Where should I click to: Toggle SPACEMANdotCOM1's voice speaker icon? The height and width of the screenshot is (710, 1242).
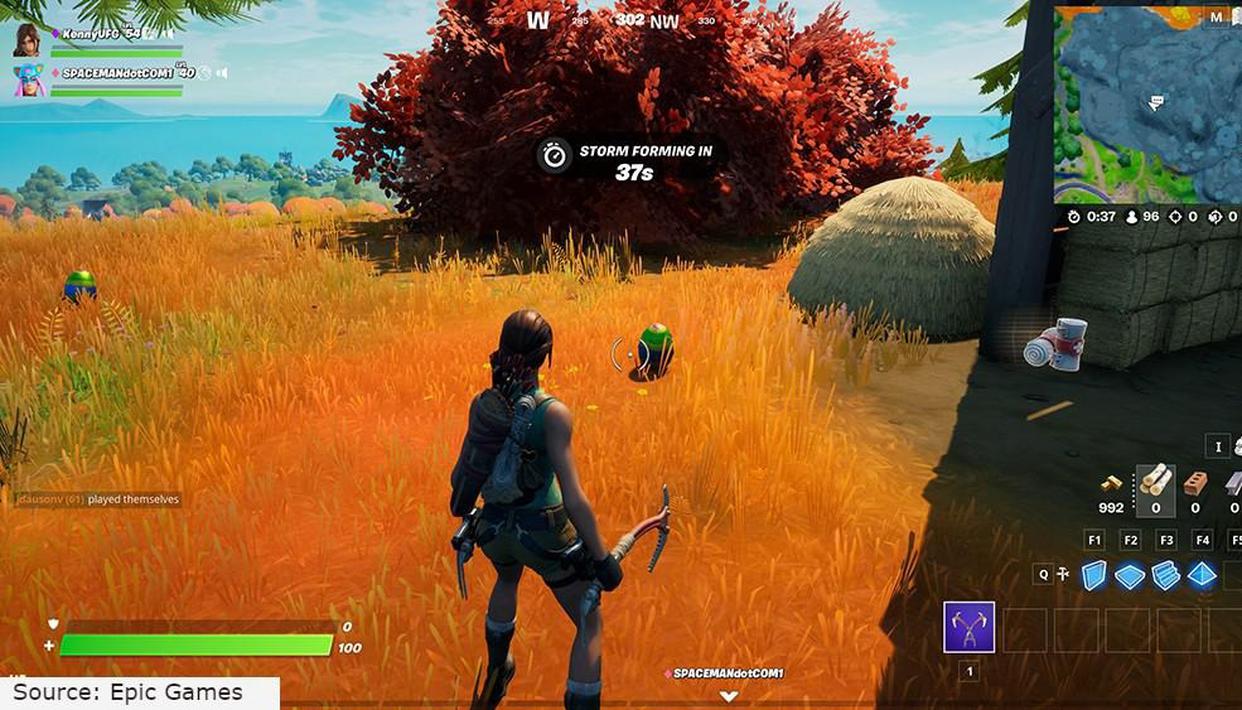[x=221, y=73]
